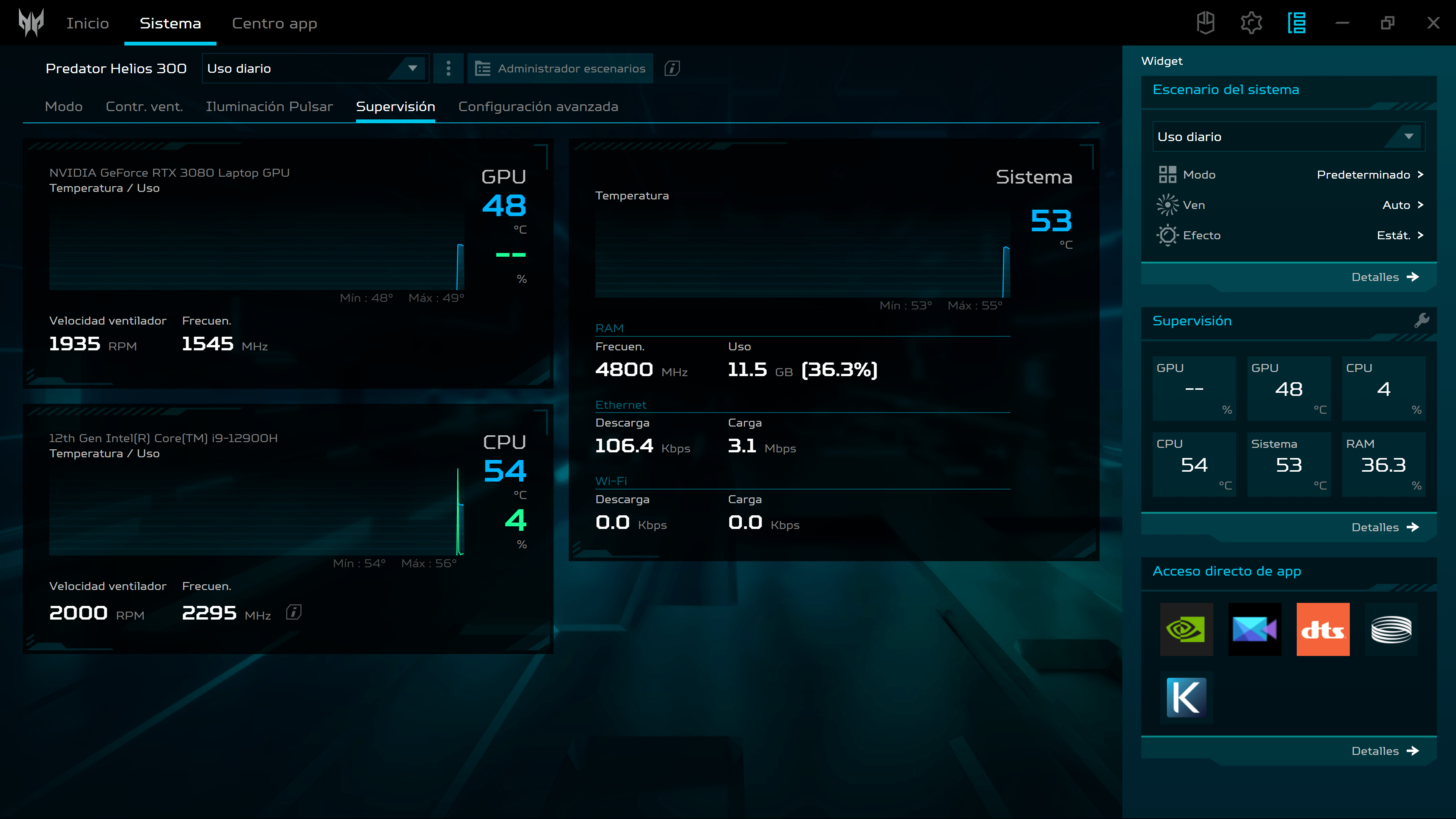Launch the NVIDIA app shortcut
1456x819 pixels.
click(x=1186, y=629)
